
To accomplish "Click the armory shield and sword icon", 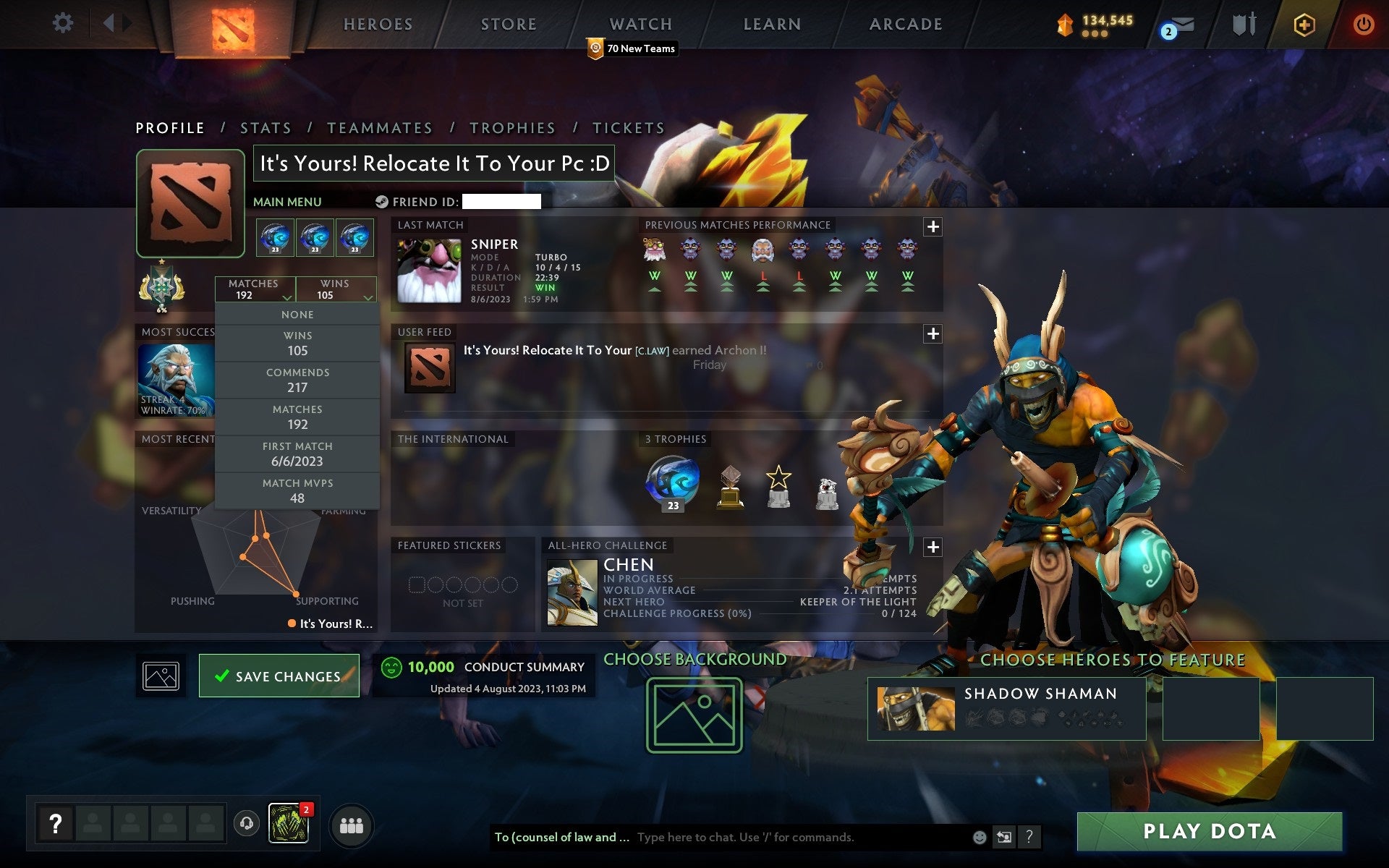I will click(1244, 24).
